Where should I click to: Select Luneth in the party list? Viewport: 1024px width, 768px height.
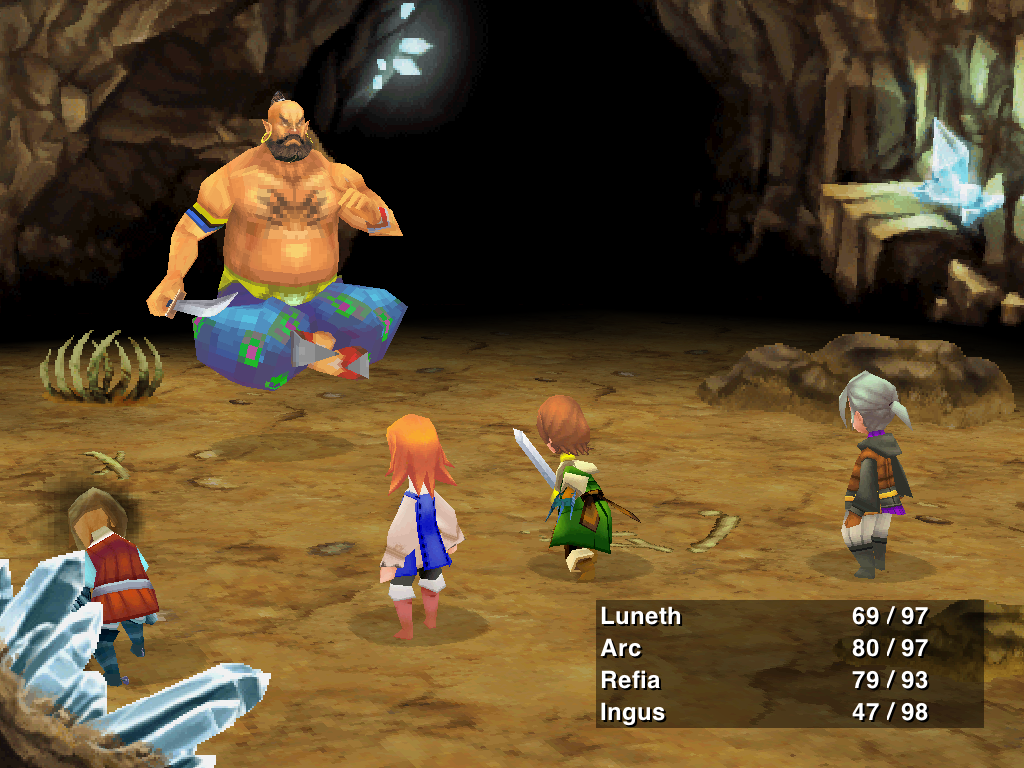(x=641, y=616)
